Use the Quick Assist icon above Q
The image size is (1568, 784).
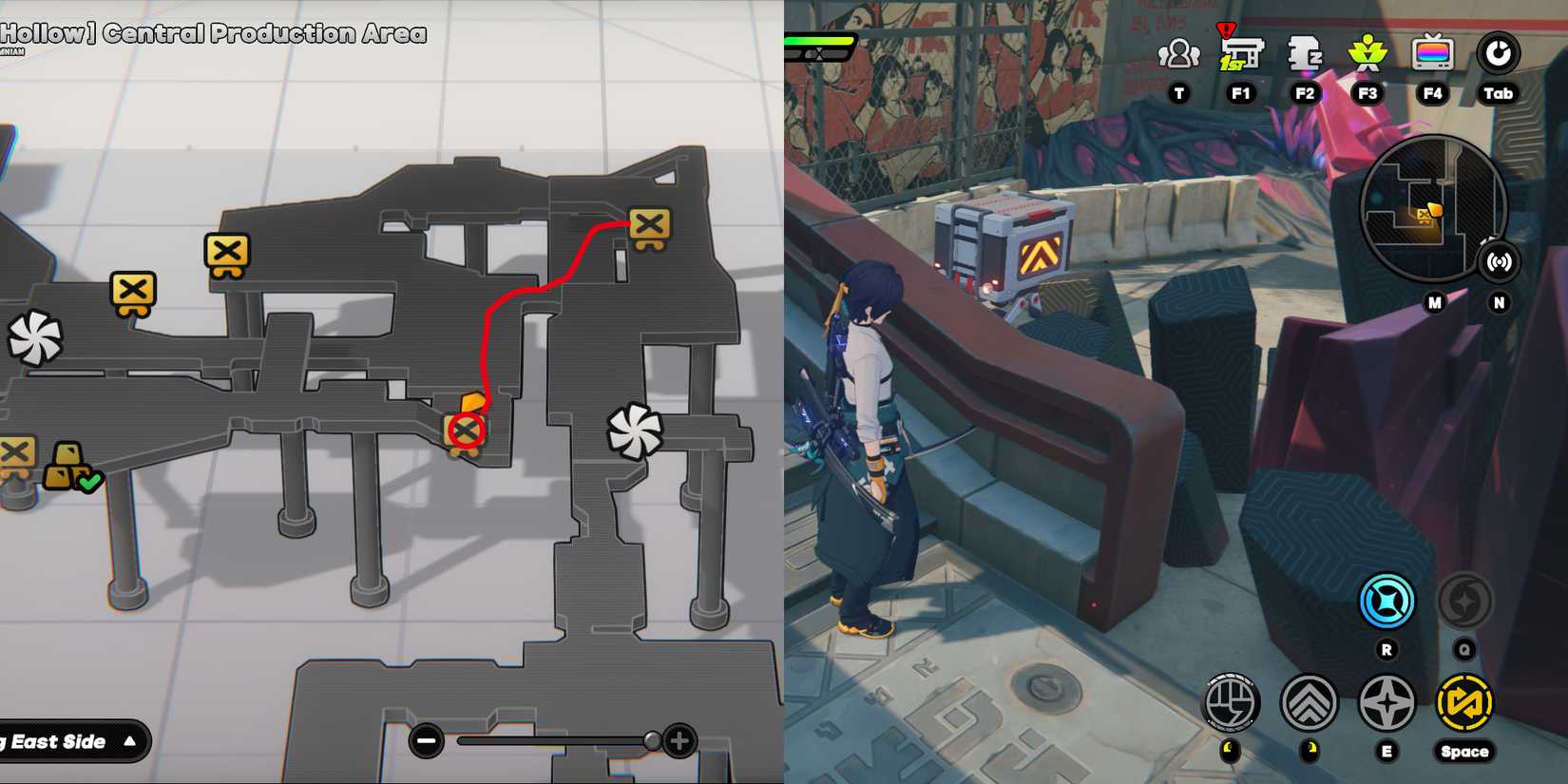coord(1464,601)
